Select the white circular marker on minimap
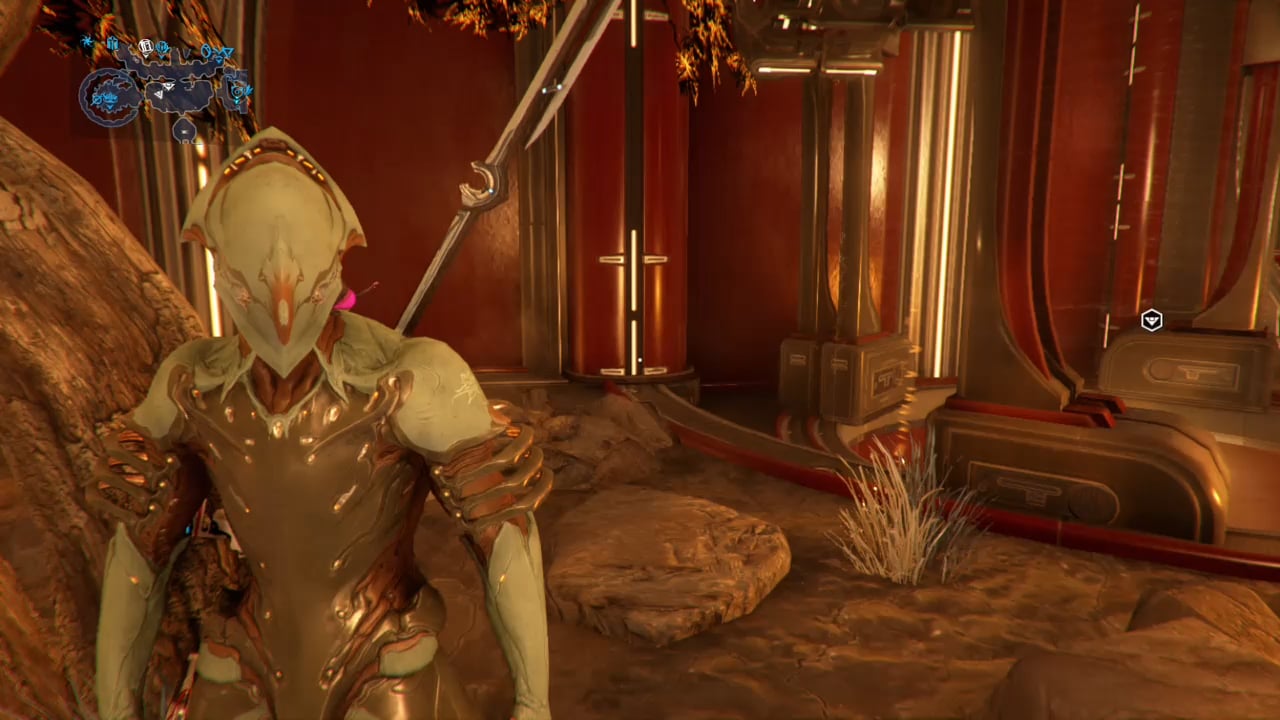Image resolution: width=1280 pixels, height=720 pixels. pyautogui.click(x=146, y=46)
